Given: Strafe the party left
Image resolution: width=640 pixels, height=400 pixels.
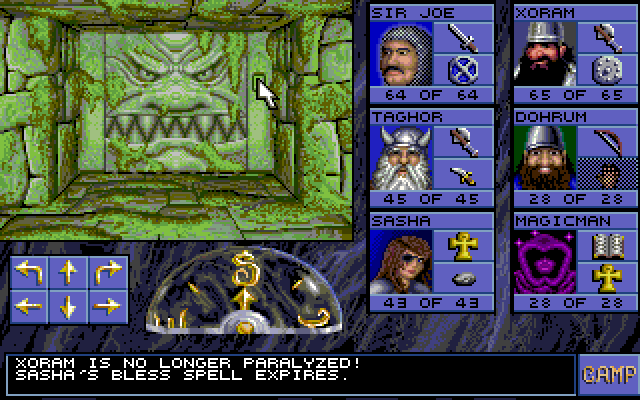Looking at the screenshot, I should click(29, 305).
